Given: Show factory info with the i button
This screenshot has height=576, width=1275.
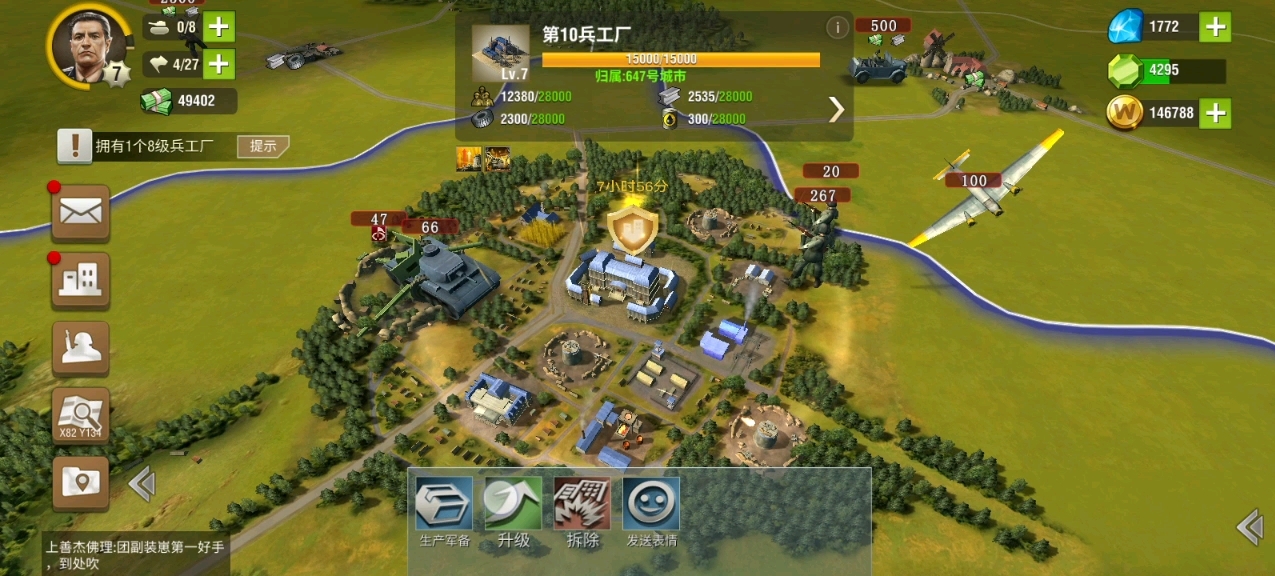Looking at the screenshot, I should pos(837,28).
